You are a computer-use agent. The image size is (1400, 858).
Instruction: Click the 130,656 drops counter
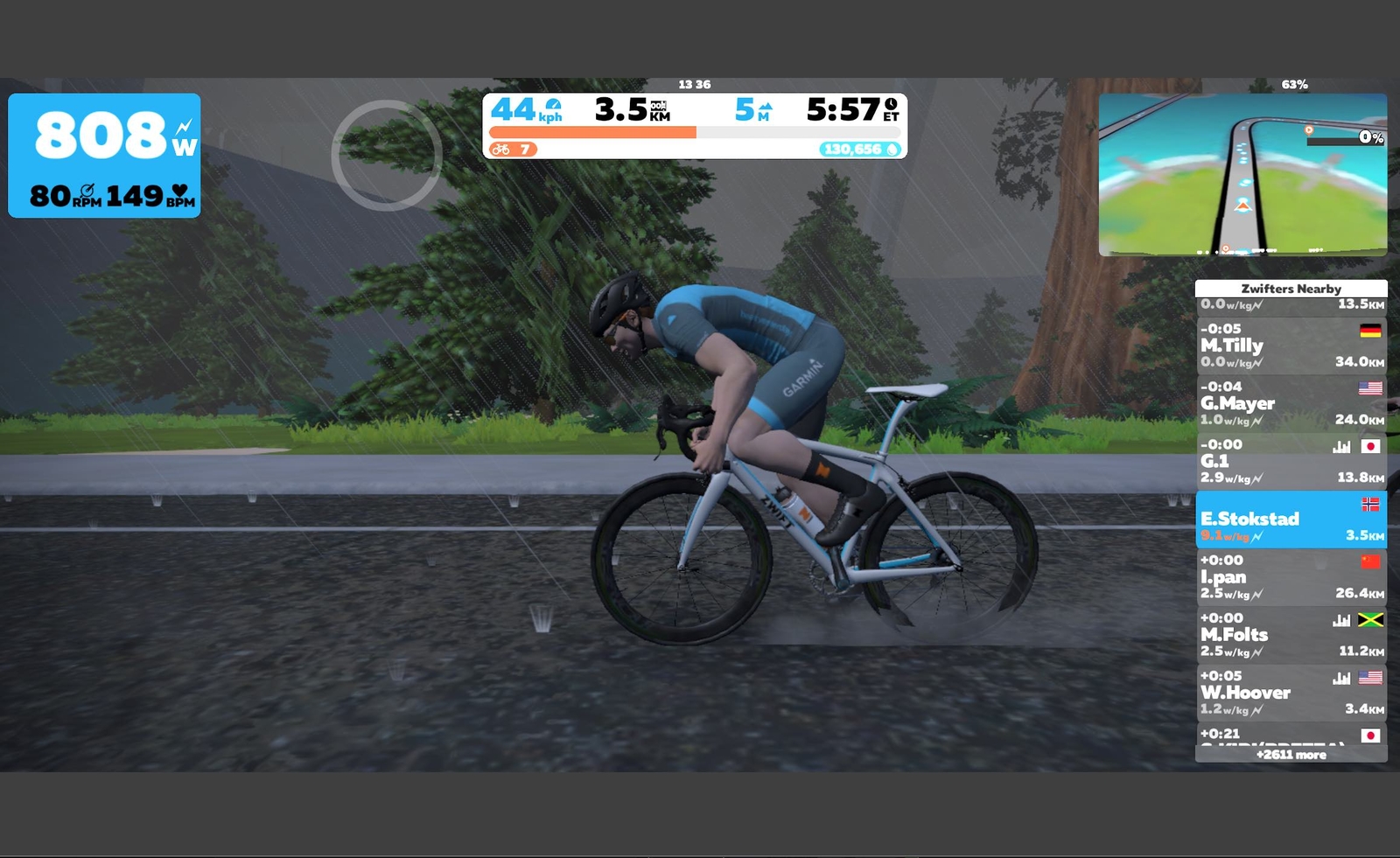point(860,150)
